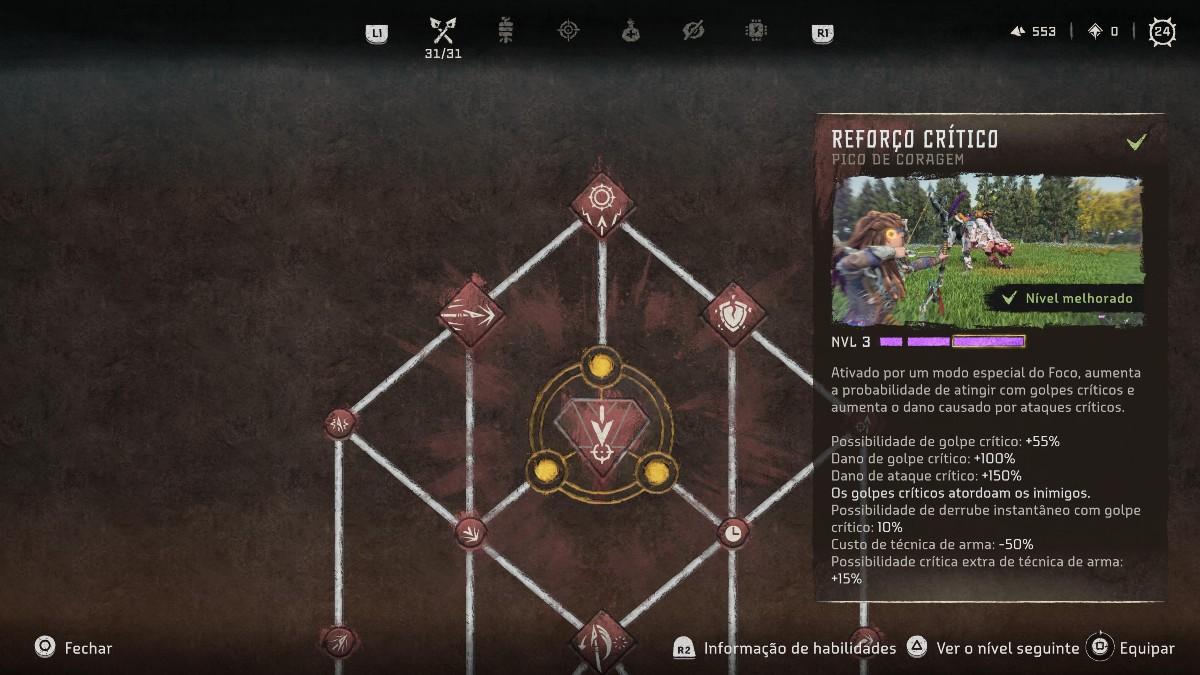
Task: Select the triple-arrow diamond skill node
Action: click(x=470, y=315)
